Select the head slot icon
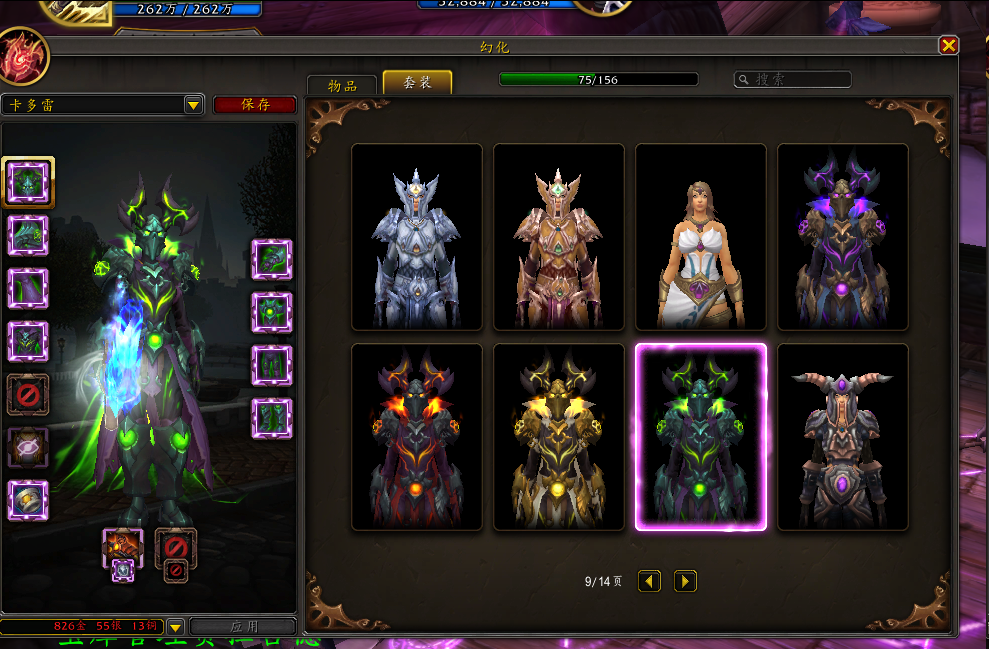 point(28,181)
